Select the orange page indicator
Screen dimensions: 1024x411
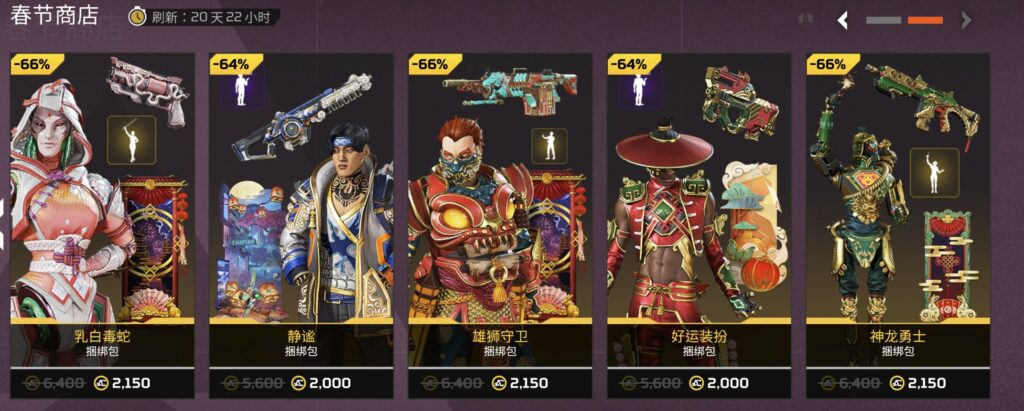click(x=925, y=20)
